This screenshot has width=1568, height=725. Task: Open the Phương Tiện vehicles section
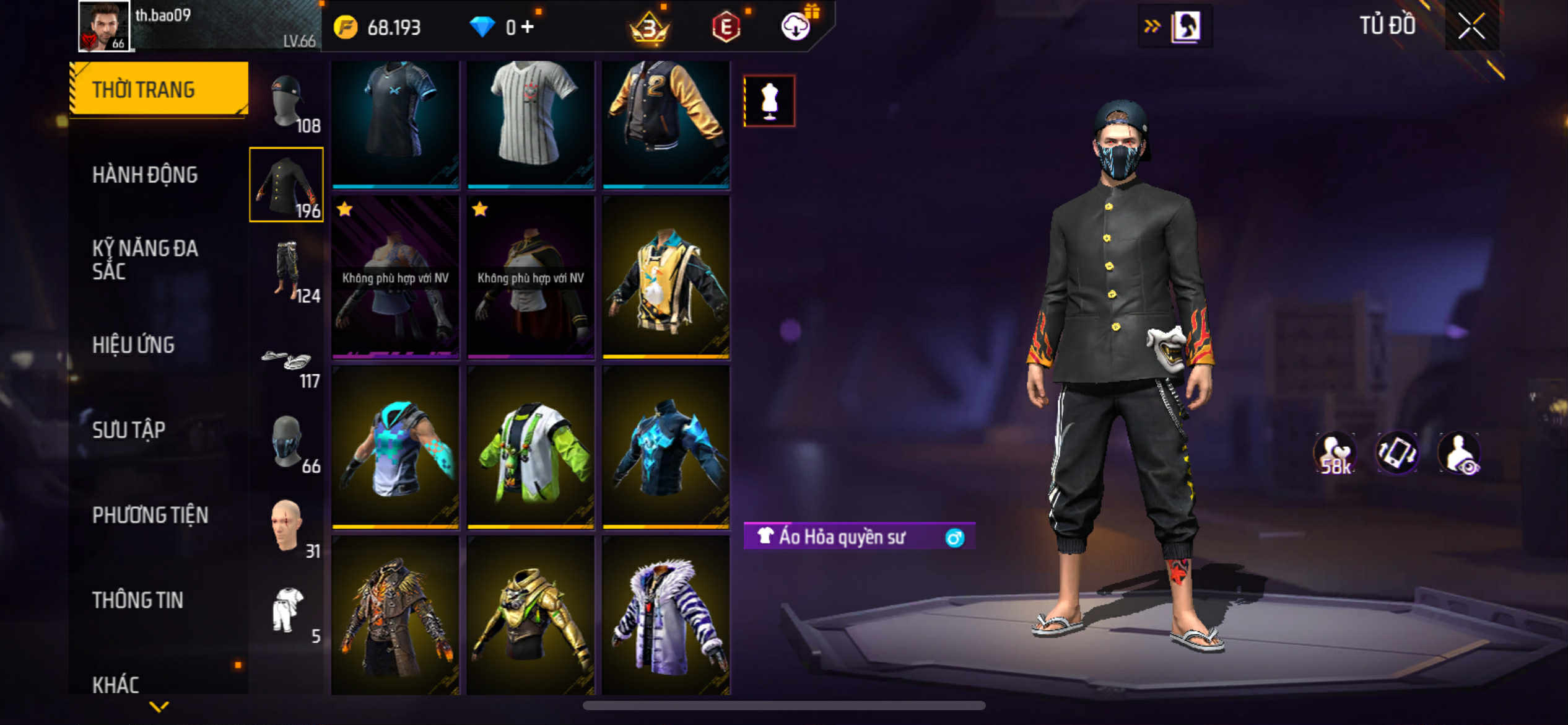150,514
